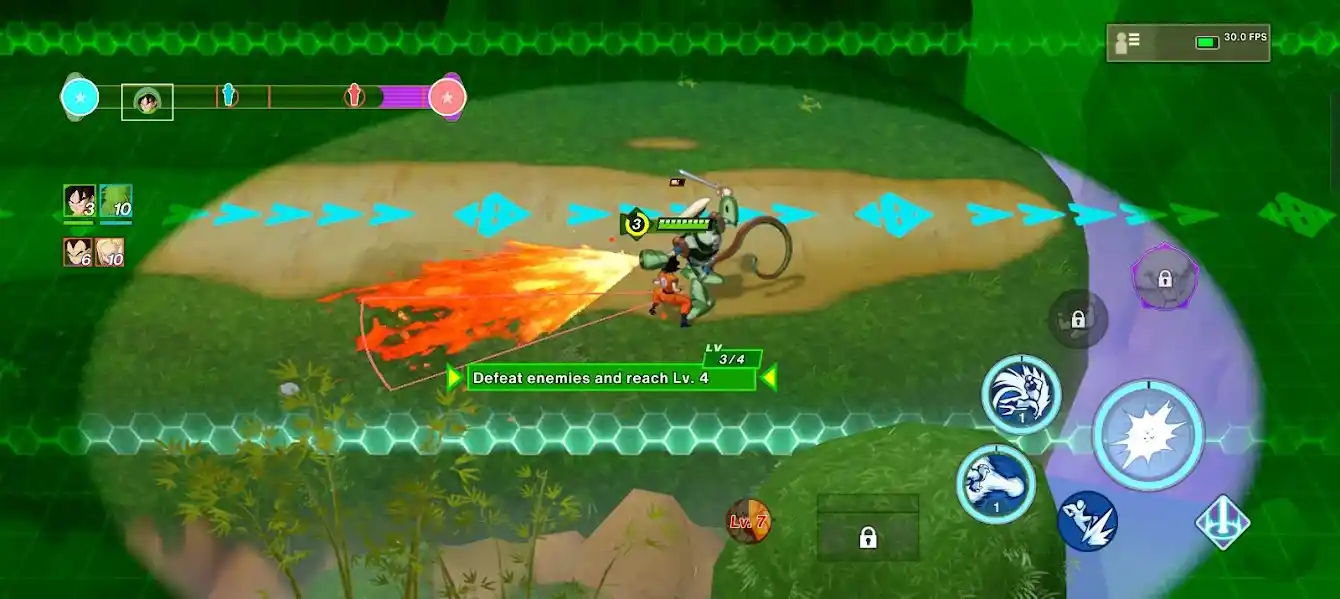
Task: Tap the diamond-shaped trident icon
Action: 1223,522
